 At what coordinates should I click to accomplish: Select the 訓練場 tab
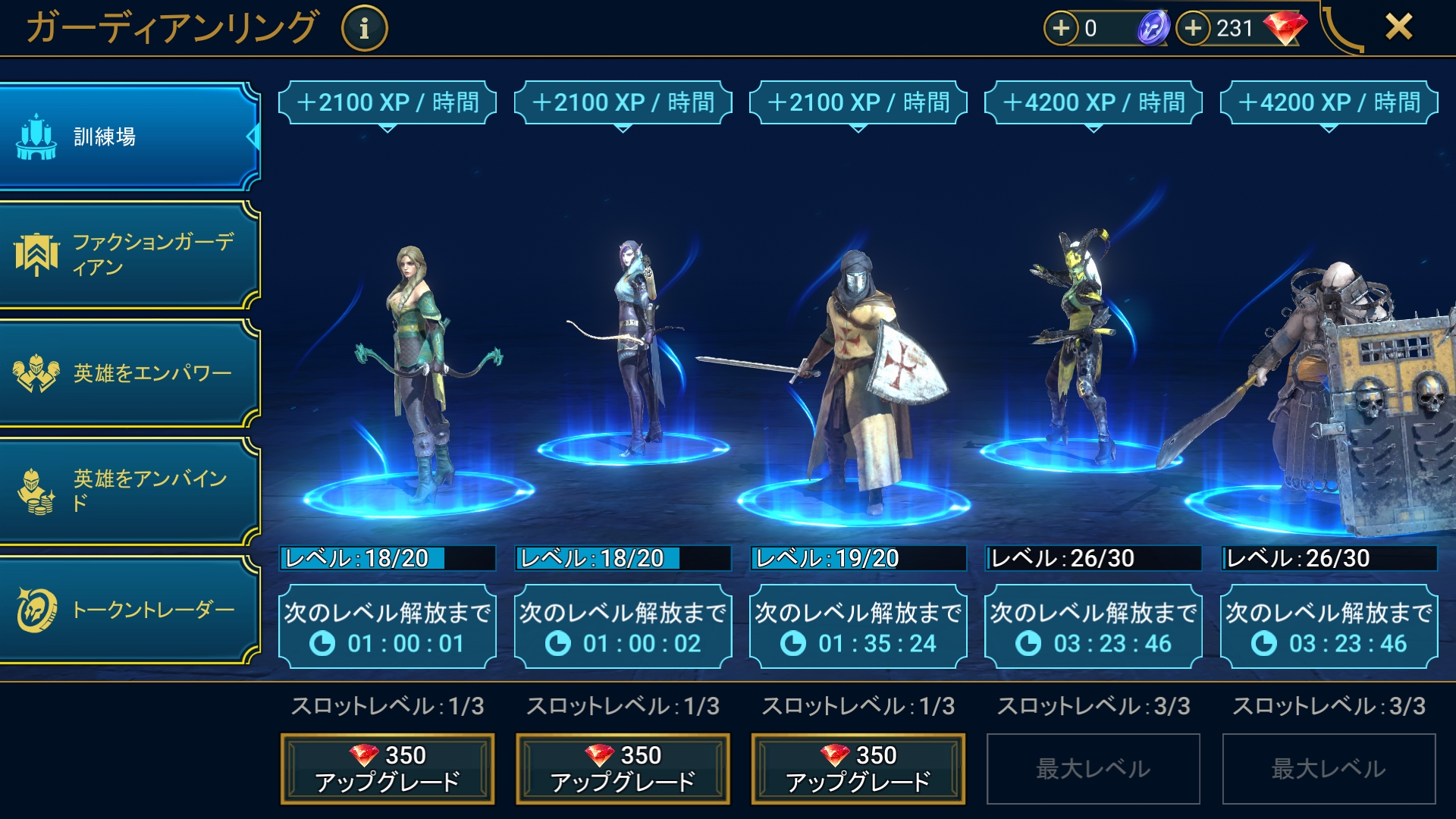pos(129,136)
